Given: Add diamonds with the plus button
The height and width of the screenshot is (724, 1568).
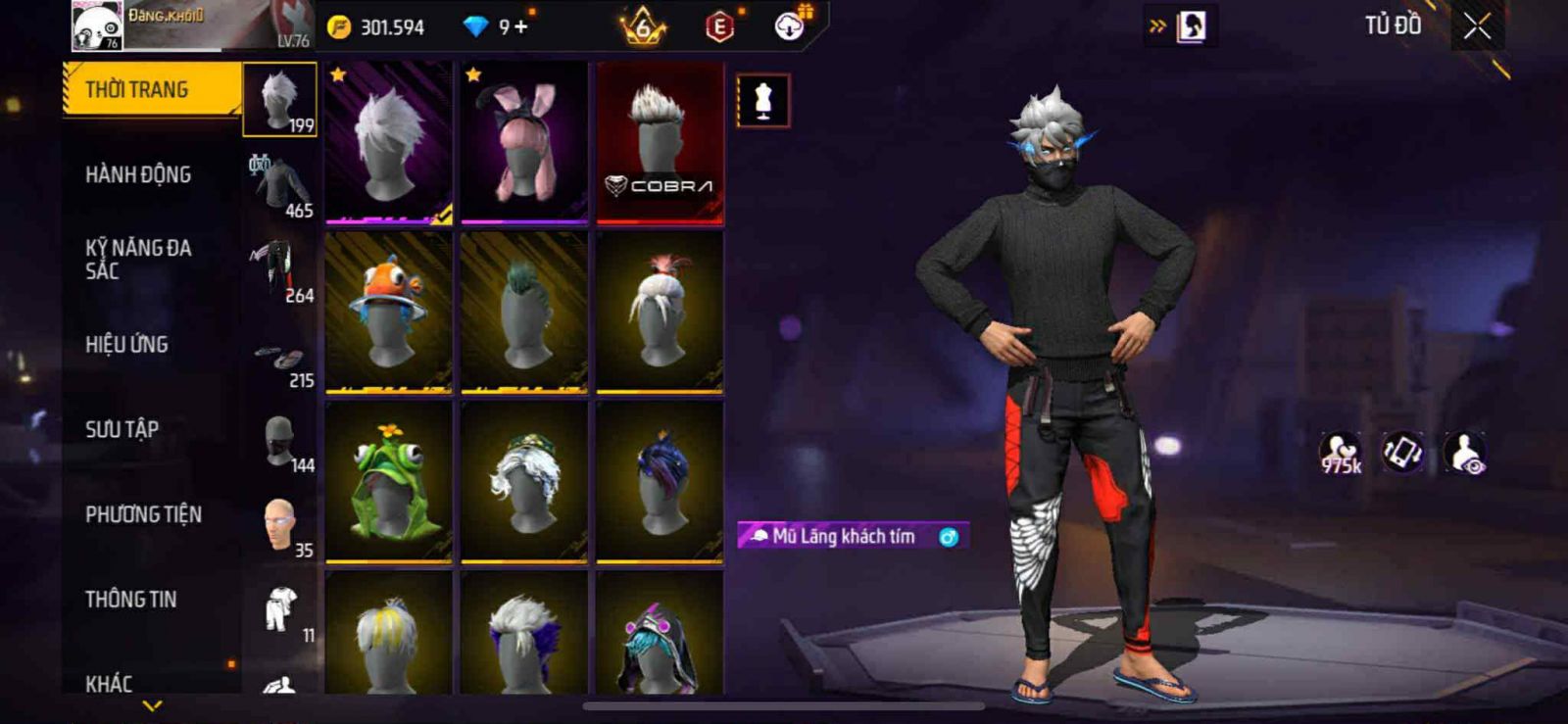Looking at the screenshot, I should click(520, 26).
